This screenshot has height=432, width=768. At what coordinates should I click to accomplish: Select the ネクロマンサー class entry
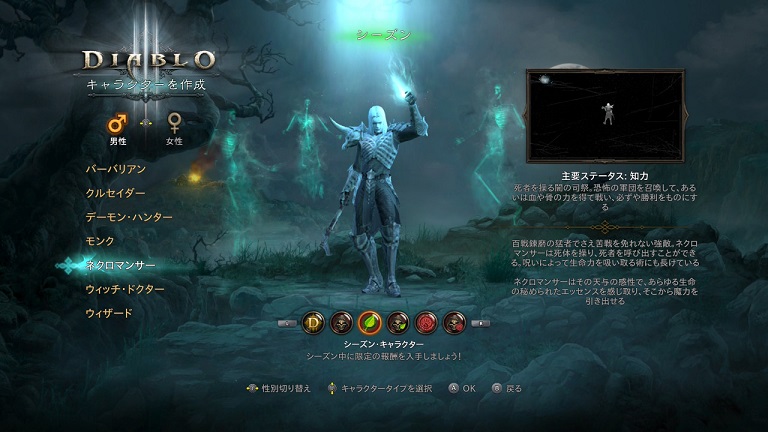(x=120, y=265)
